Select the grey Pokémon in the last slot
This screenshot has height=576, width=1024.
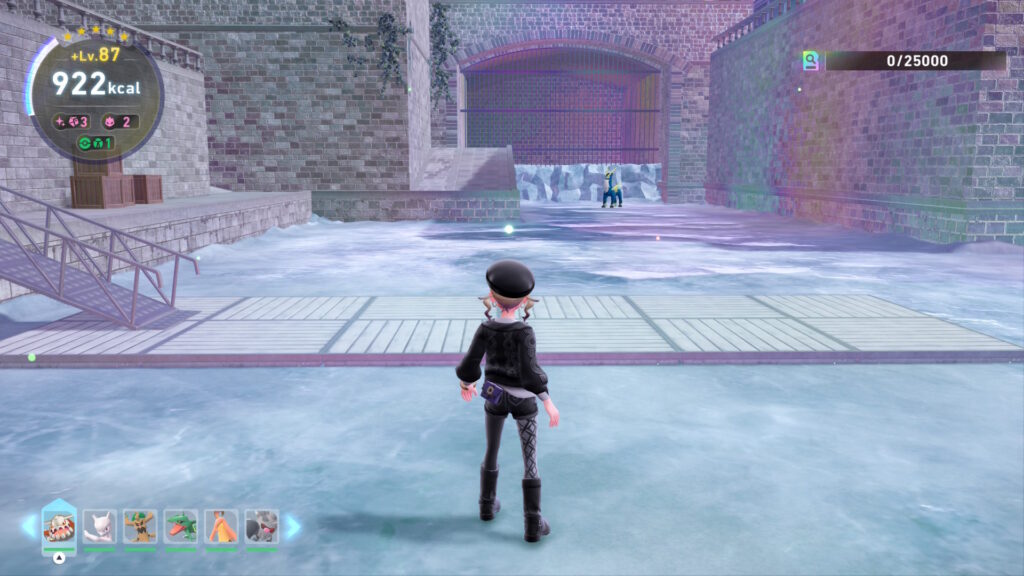(x=261, y=526)
